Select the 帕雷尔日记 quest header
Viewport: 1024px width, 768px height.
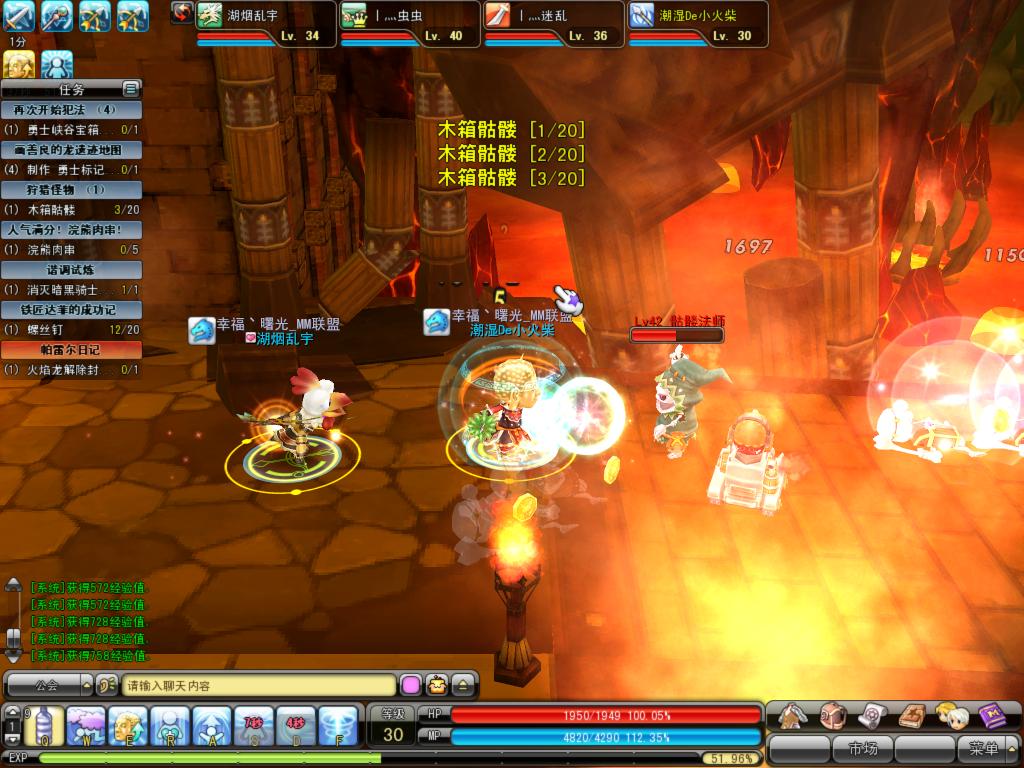pos(71,350)
